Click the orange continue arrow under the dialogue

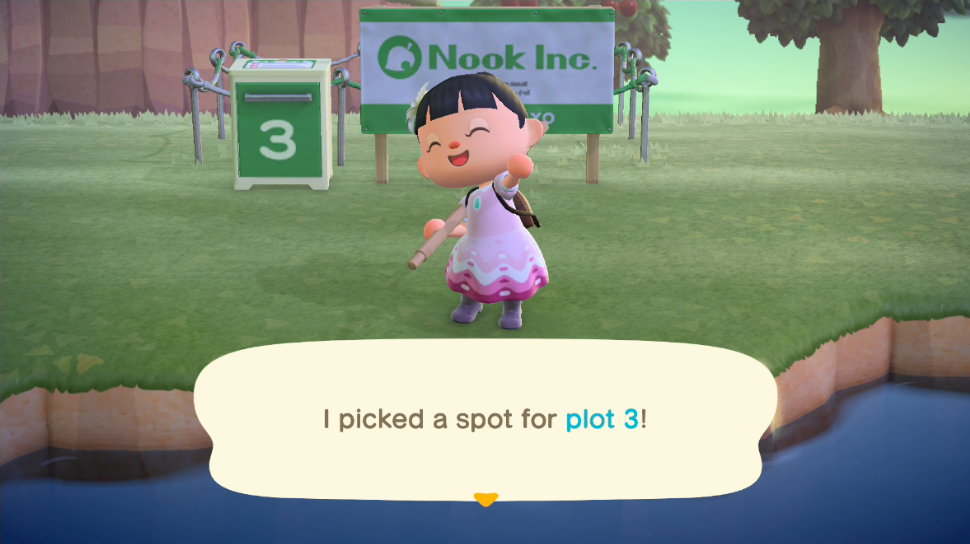click(x=485, y=498)
